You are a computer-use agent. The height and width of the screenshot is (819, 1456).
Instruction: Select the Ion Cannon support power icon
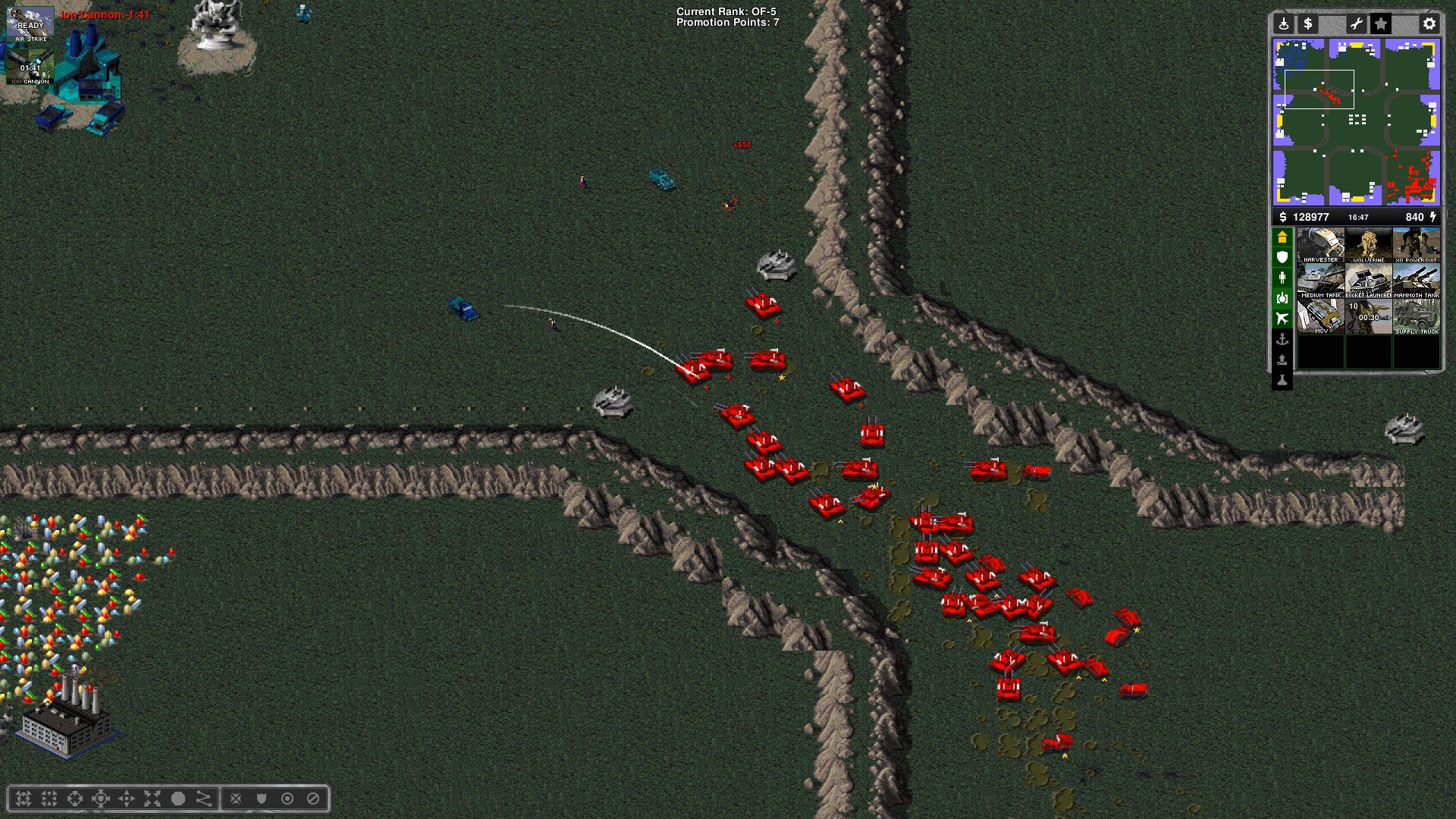30,67
